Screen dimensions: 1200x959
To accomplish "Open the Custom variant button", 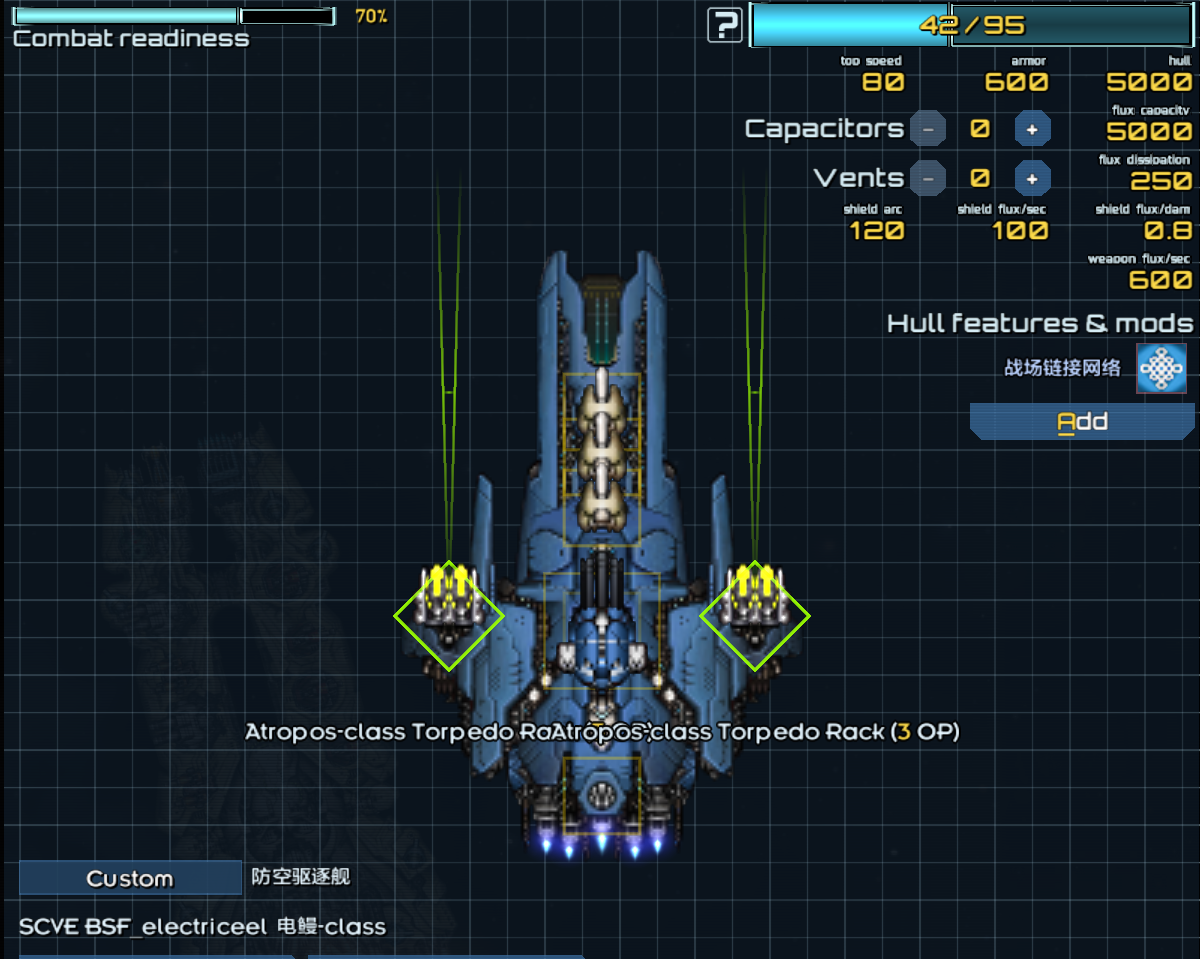I will [130, 878].
